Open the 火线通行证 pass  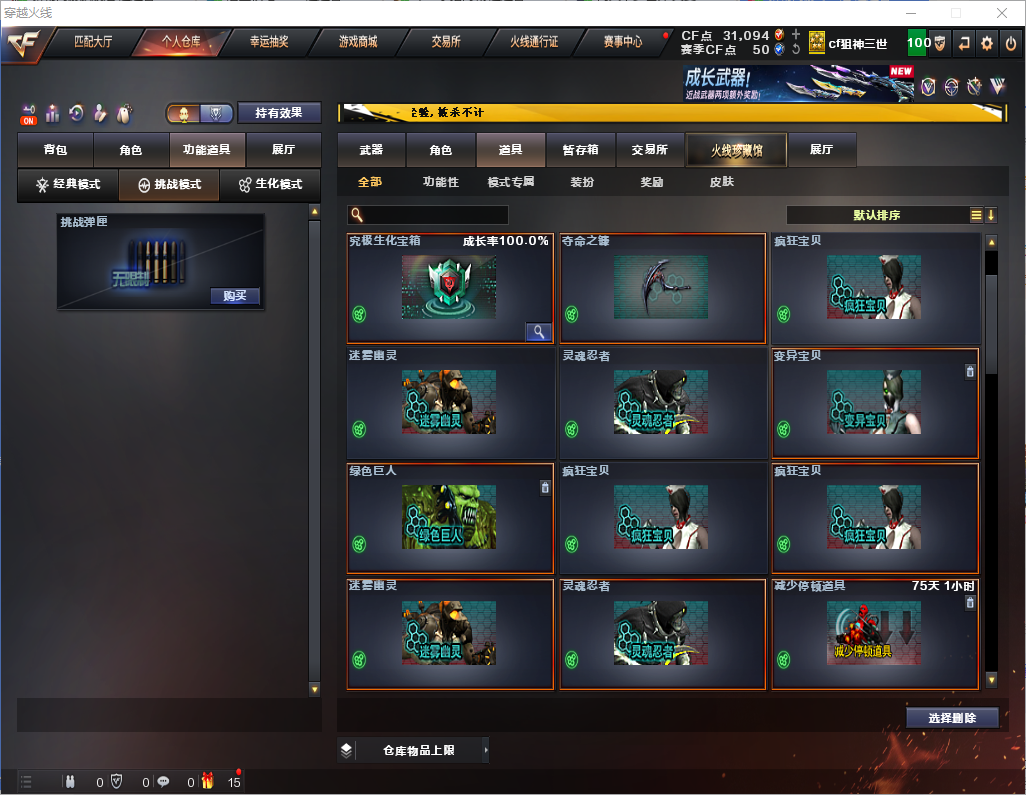[534, 42]
